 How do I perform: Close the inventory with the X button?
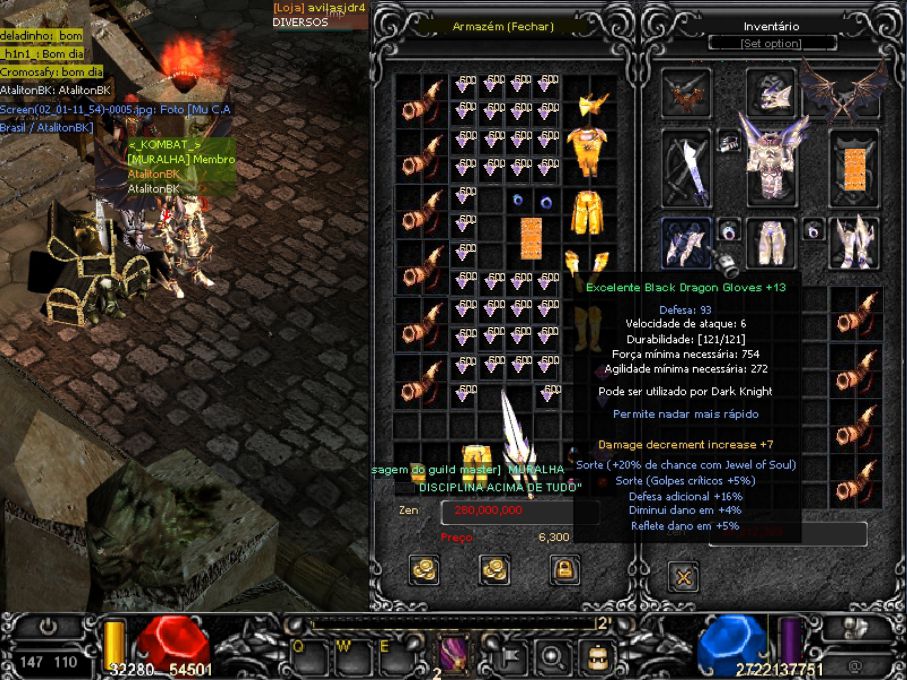(685, 576)
